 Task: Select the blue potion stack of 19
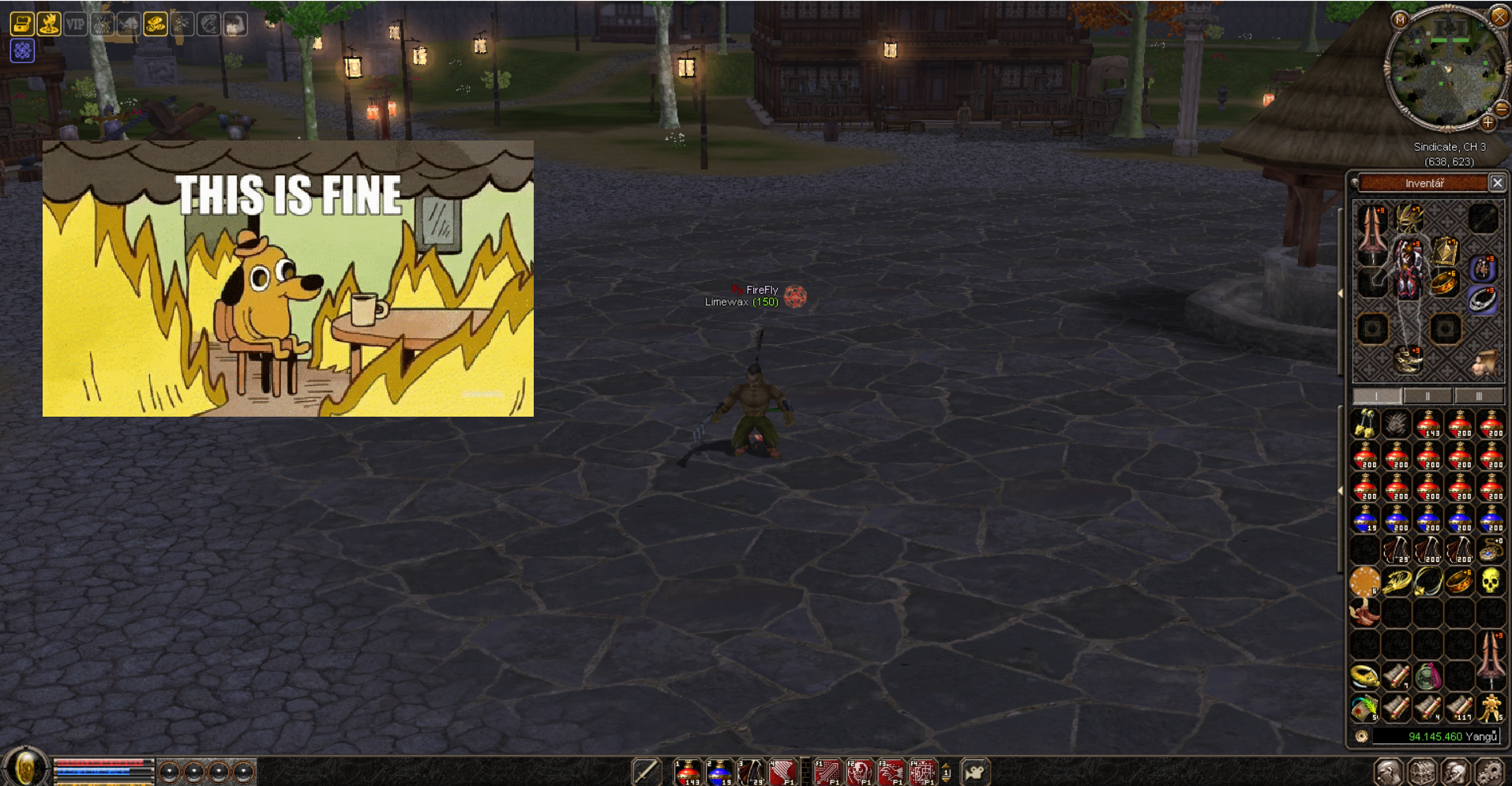(x=1364, y=519)
